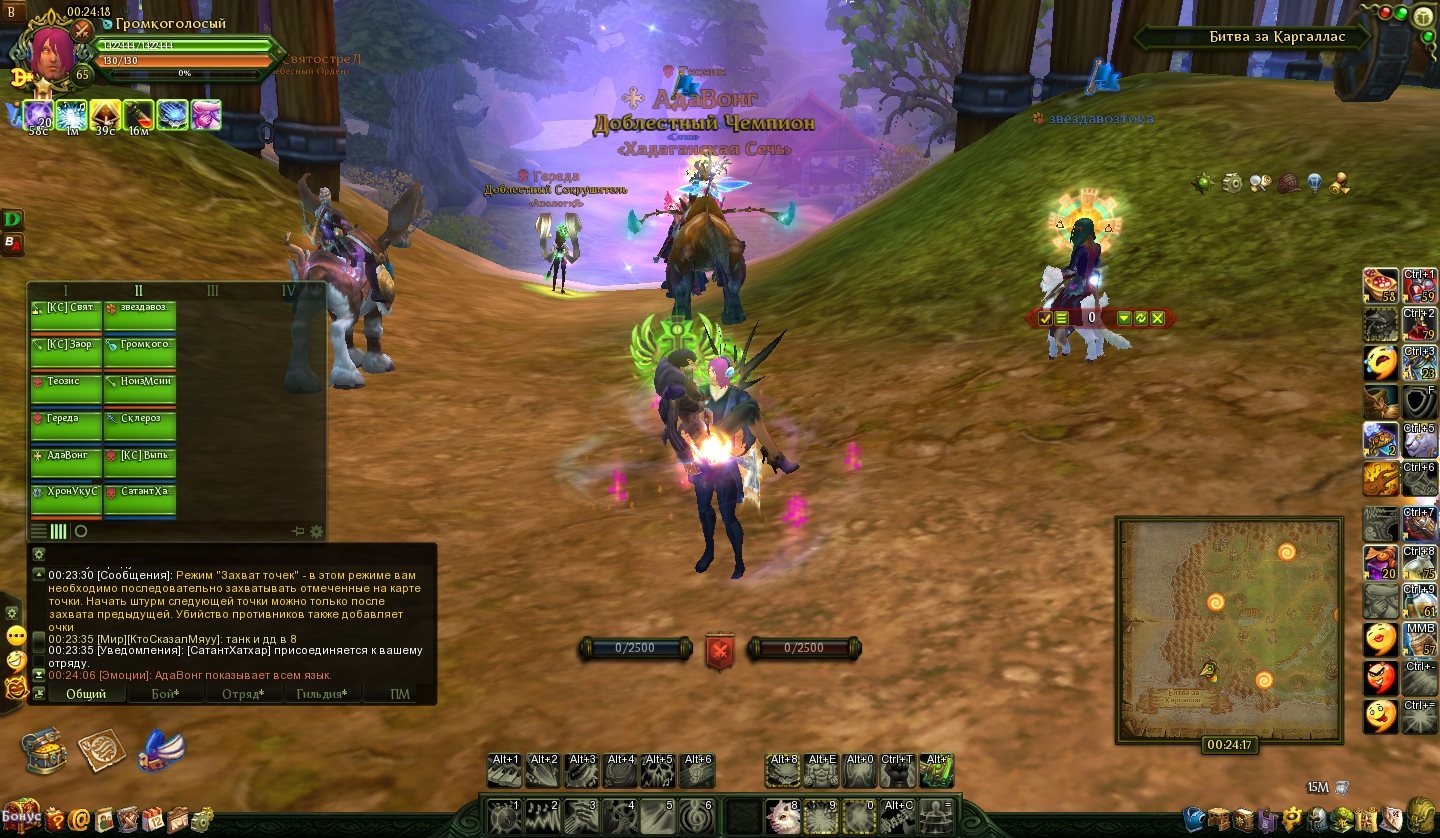This screenshot has height=838, width=1440.
Task: Switch to the Бой chat tab
Action: 165,694
